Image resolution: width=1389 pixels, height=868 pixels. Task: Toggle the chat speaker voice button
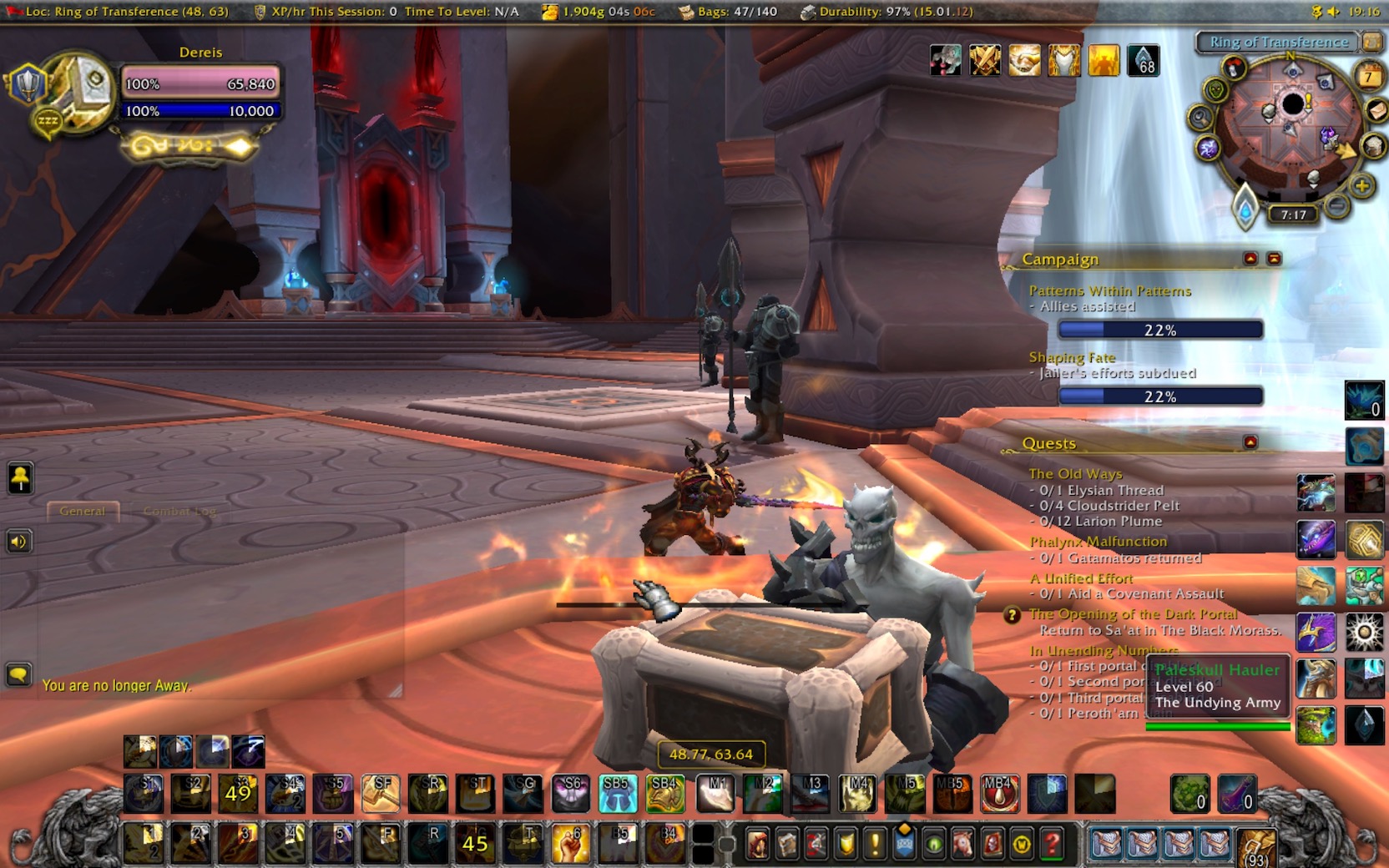point(19,542)
